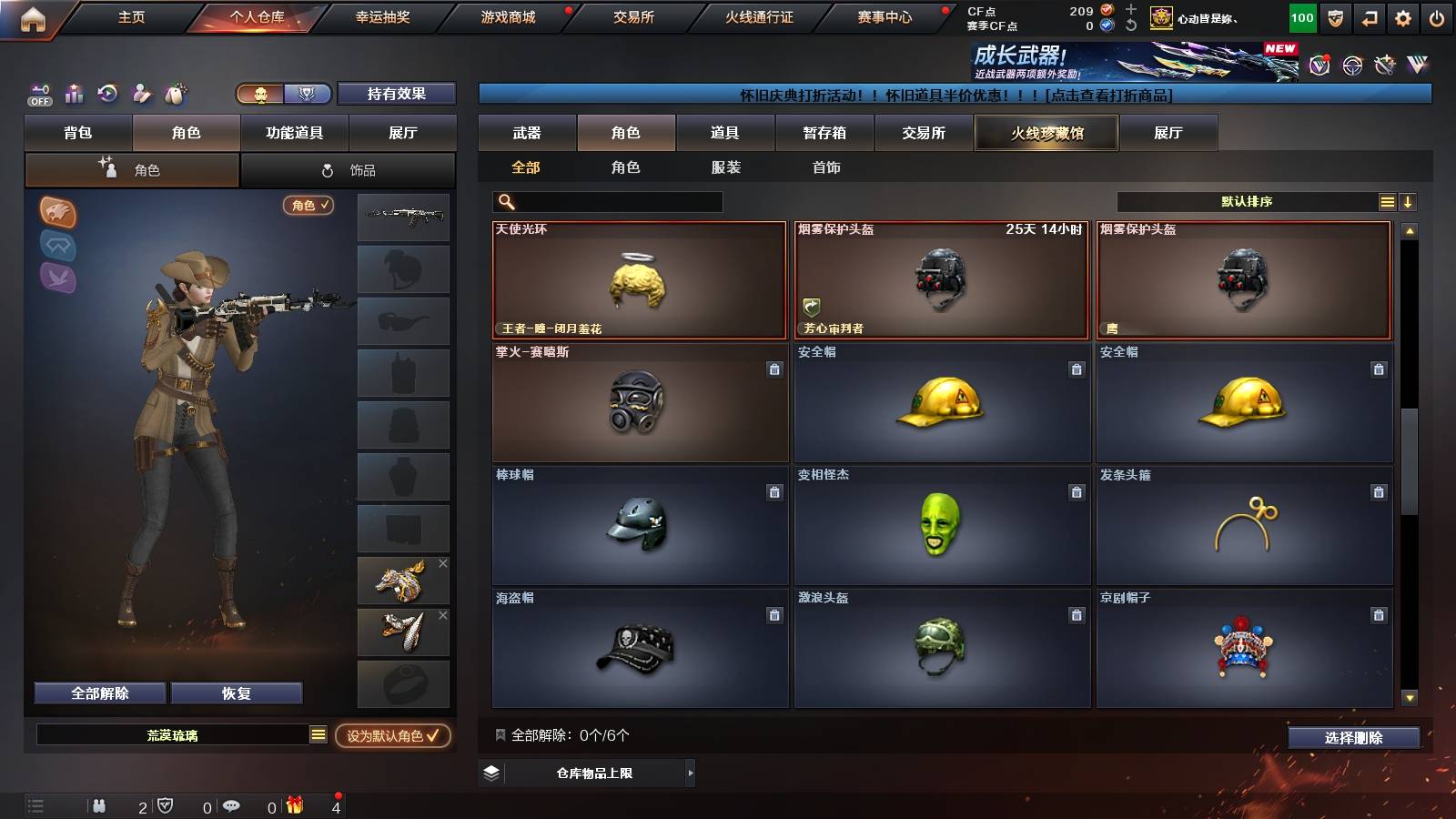
Task: Click the ranking bar-chart icon above character panel
Action: 73,93
